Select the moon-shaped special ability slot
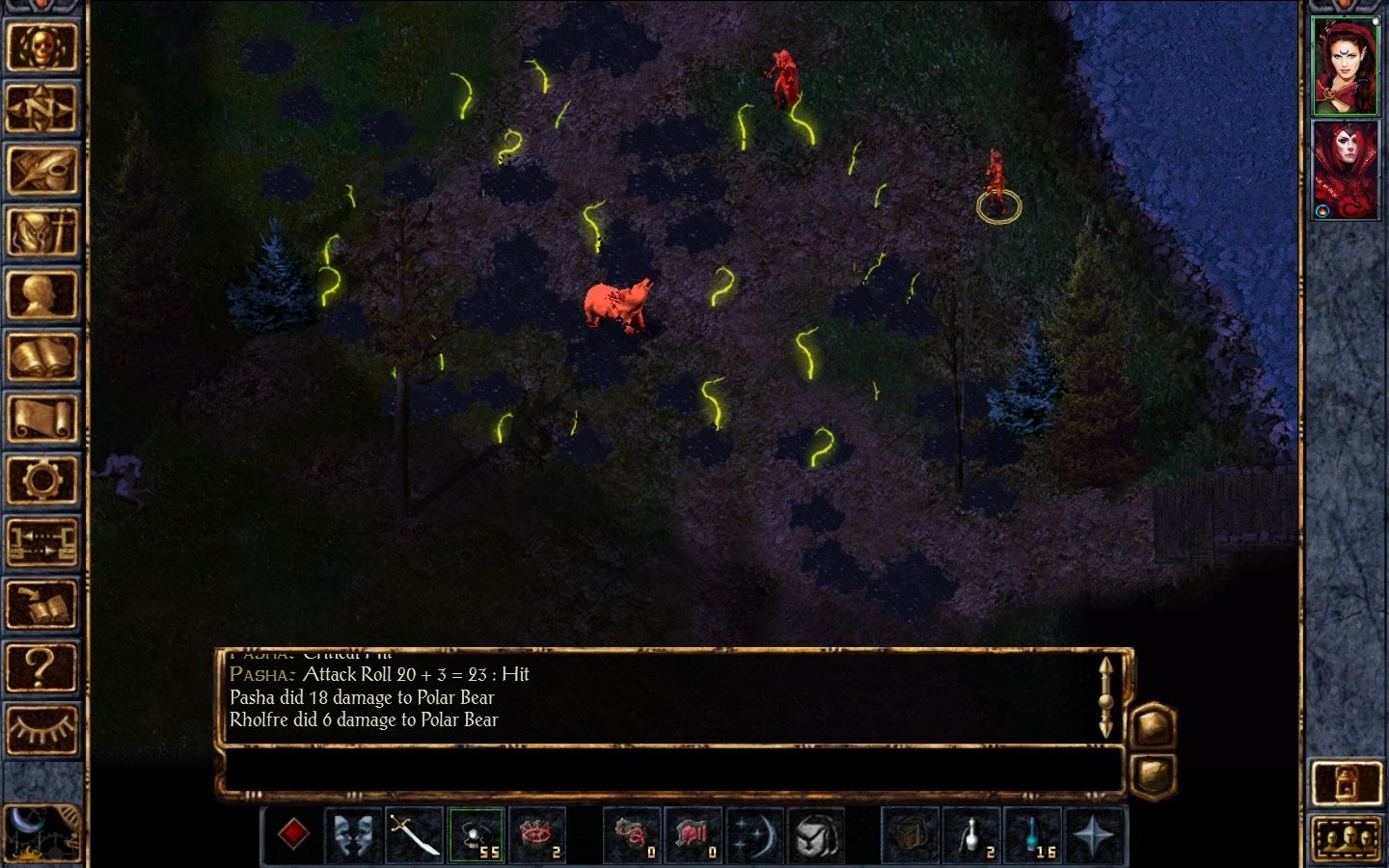 (755, 835)
